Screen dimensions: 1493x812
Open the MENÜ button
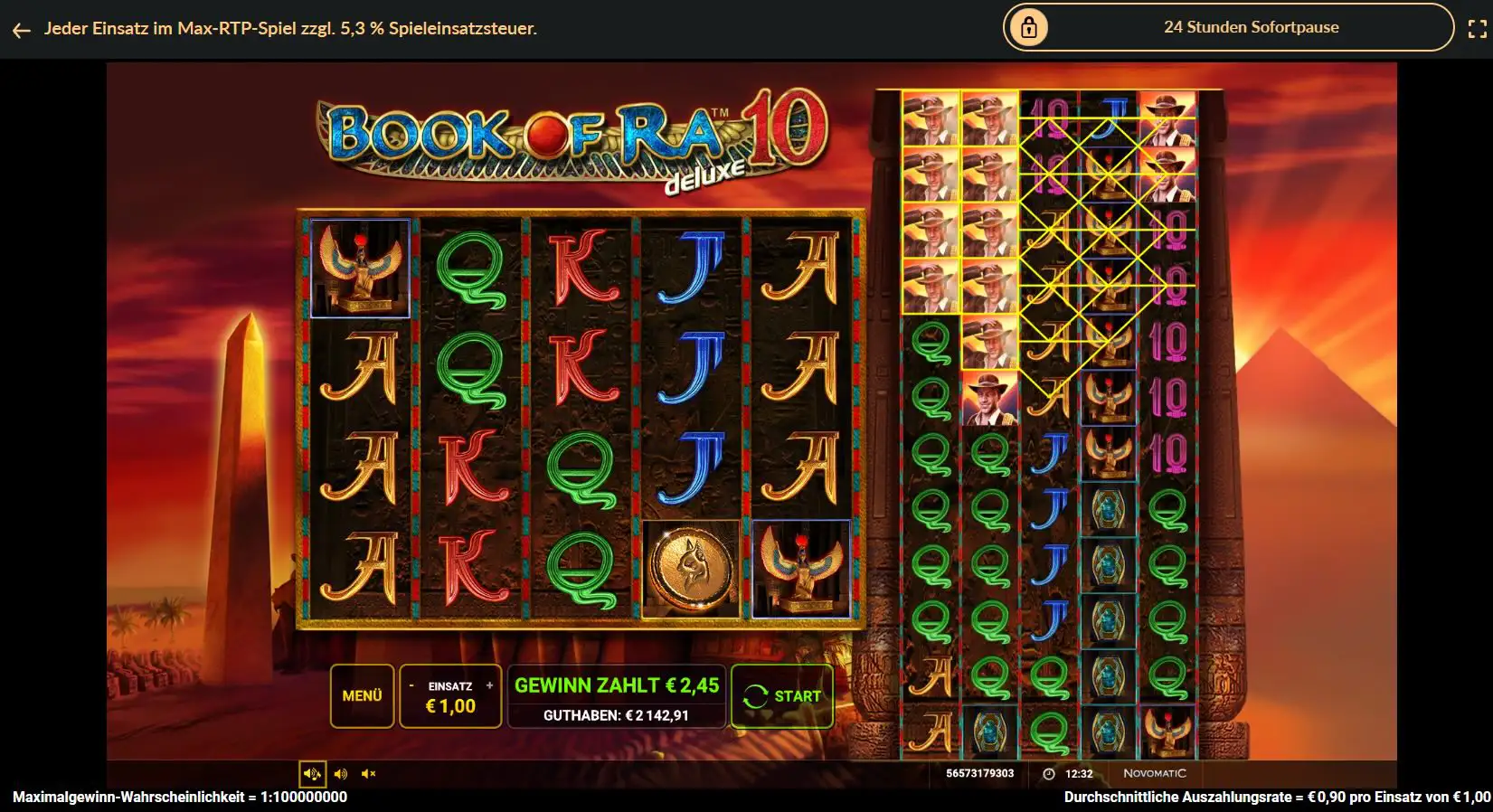pyautogui.click(x=362, y=695)
